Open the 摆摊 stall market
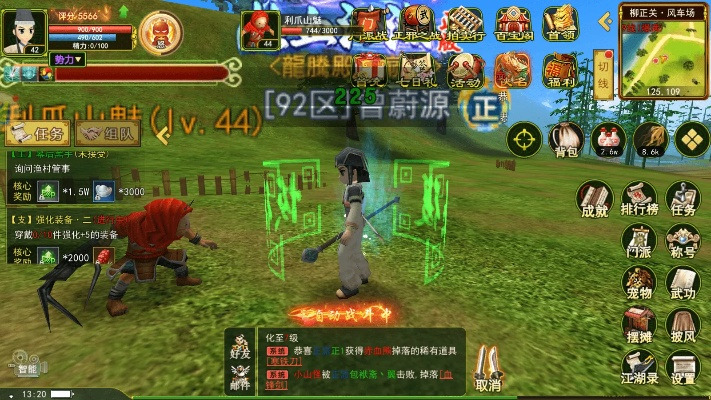Viewport: 711px width, 400px height. pos(638,327)
